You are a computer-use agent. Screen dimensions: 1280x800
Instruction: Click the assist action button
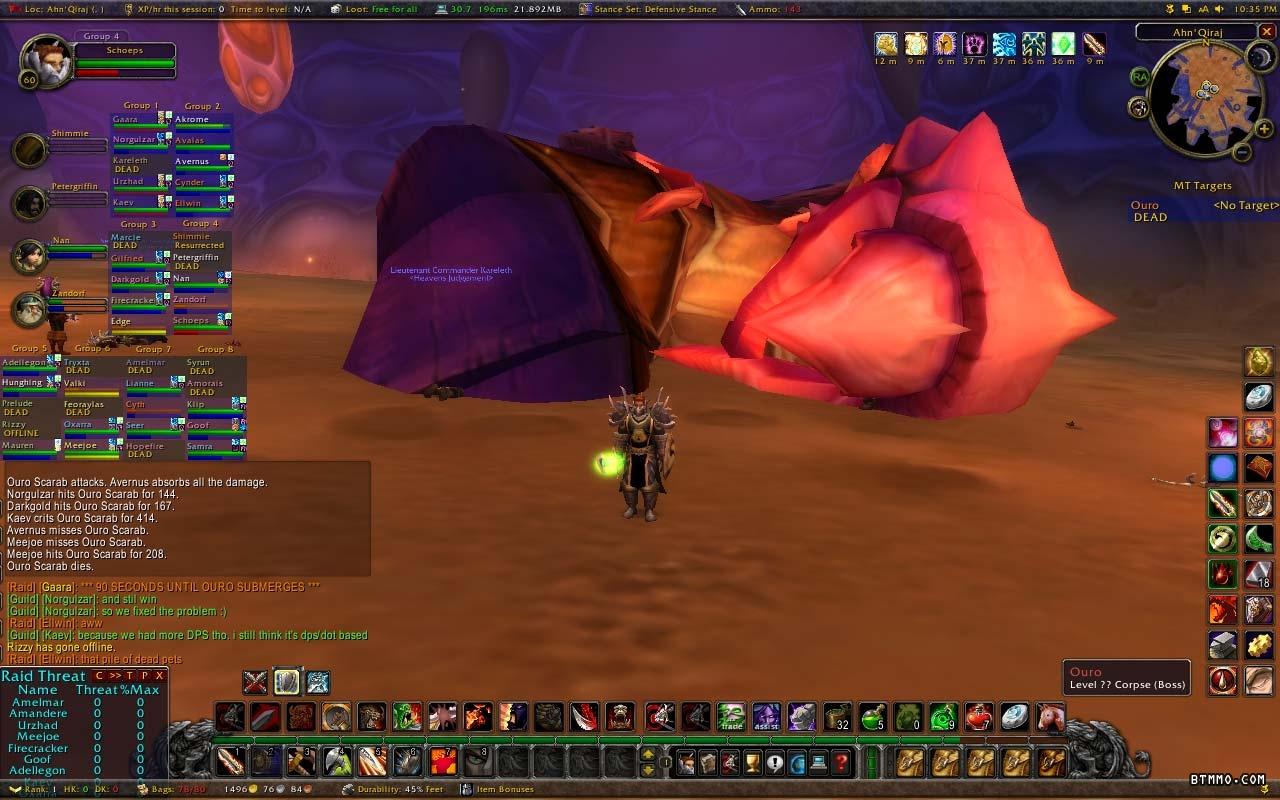pyautogui.click(x=766, y=717)
